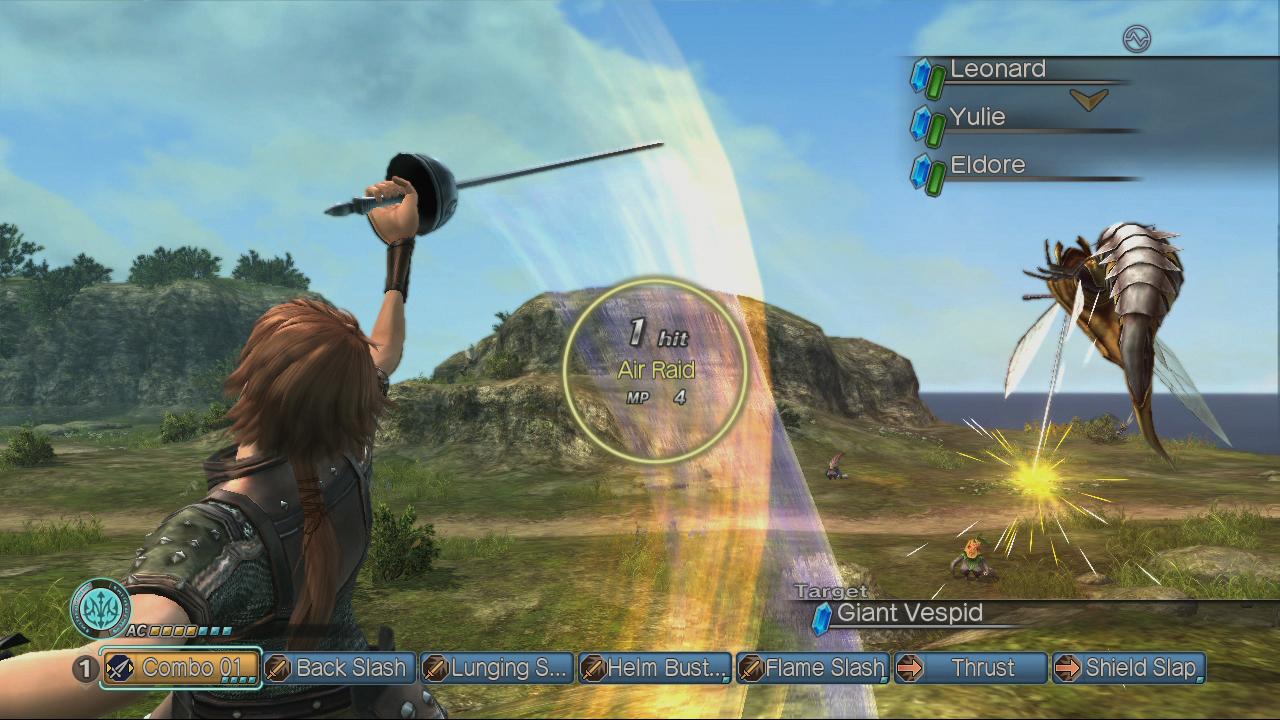Activate the Back Slash skill
The height and width of the screenshot is (720, 1280).
(x=340, y=668)
